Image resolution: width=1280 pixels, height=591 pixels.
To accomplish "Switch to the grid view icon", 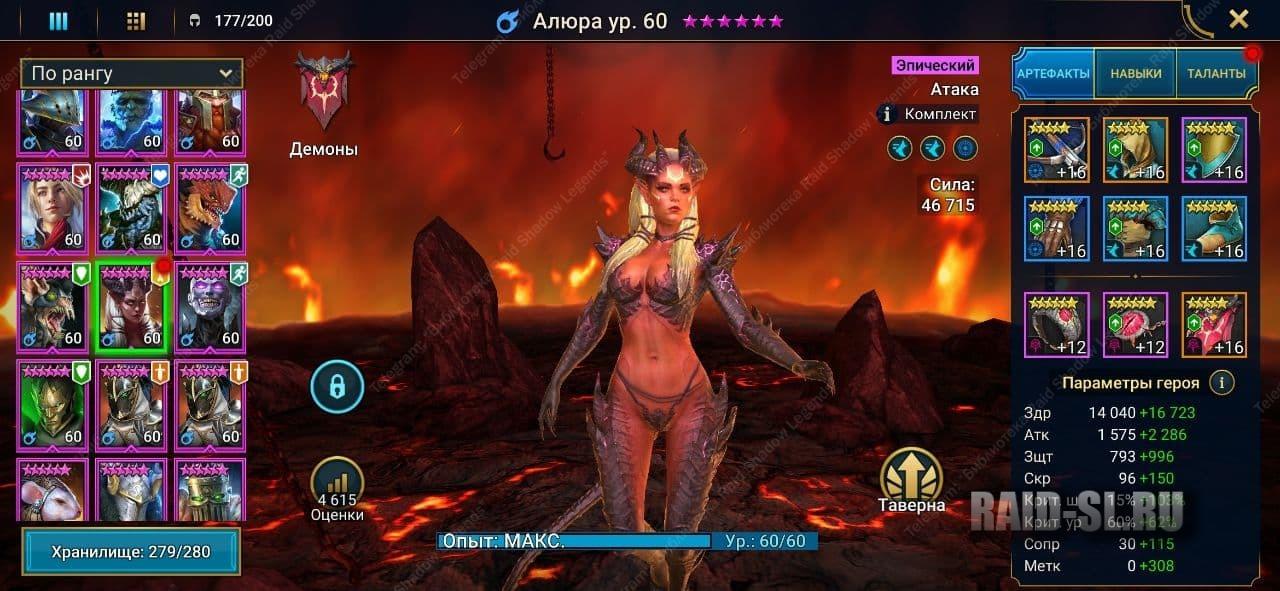I will [x=137, y=20].
